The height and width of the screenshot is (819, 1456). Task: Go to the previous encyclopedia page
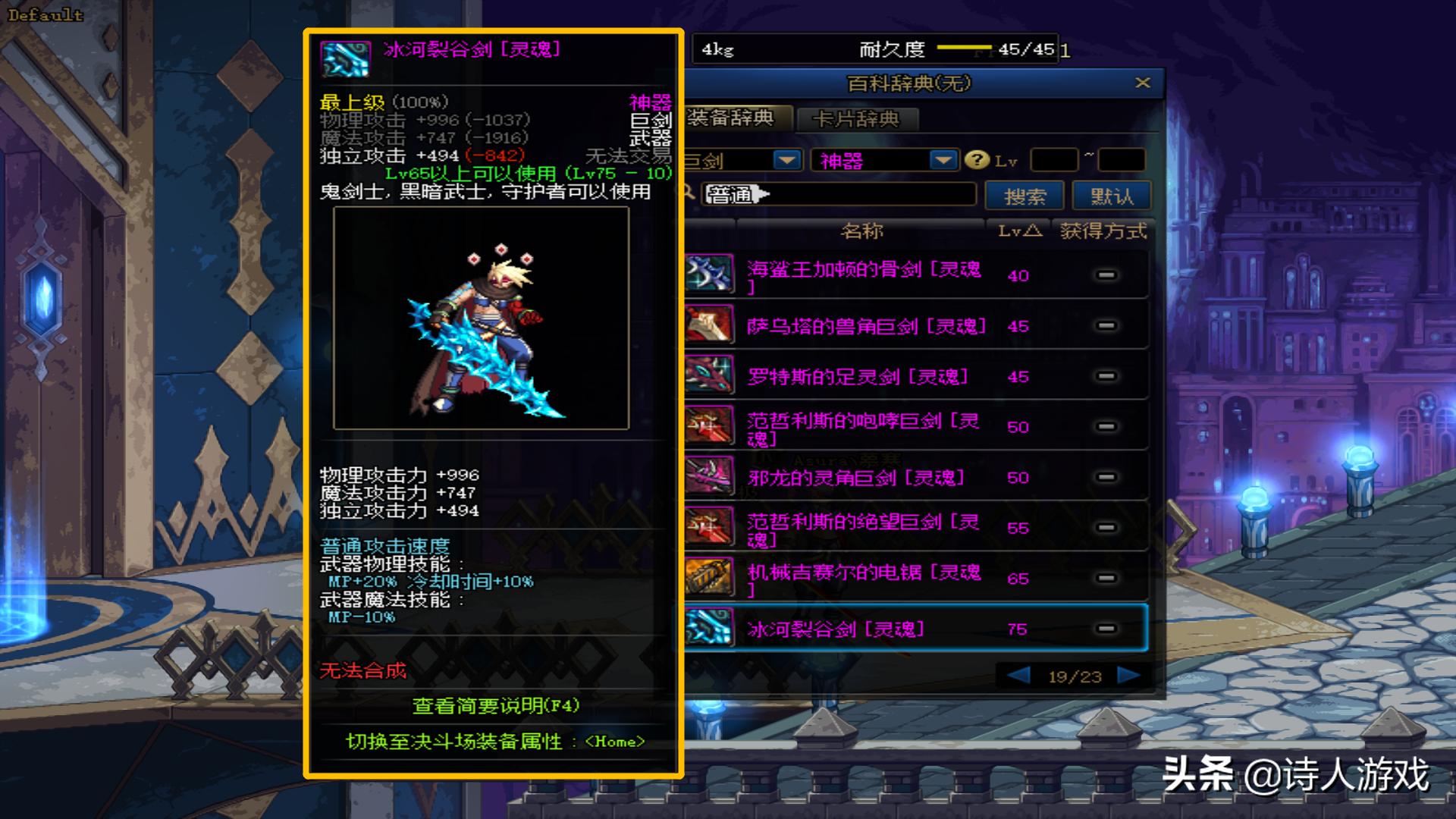1018,676
